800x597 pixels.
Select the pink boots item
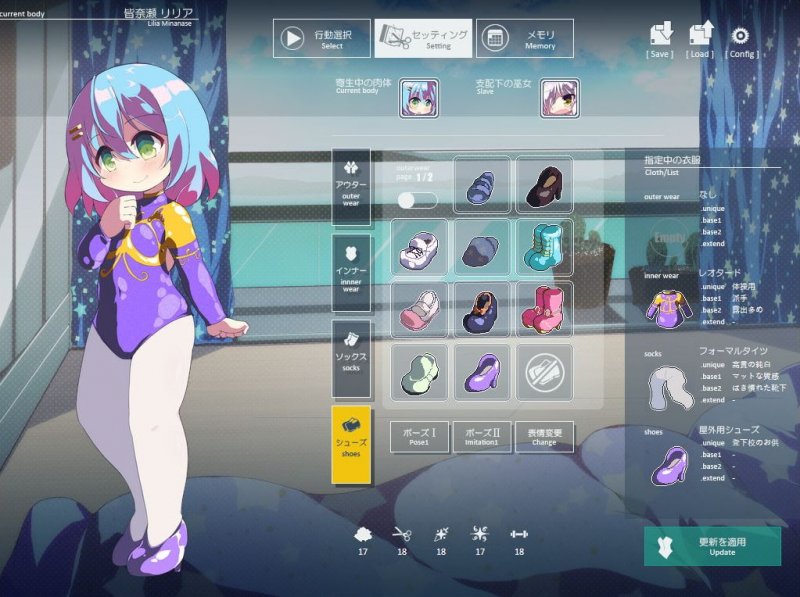pyautogui.click(x=545, y=310)
